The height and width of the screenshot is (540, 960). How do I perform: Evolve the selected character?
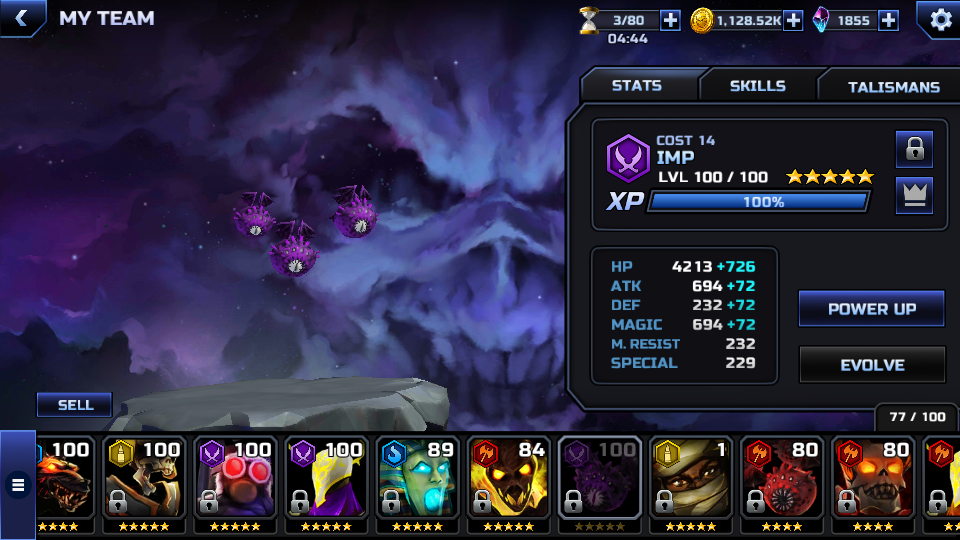[871, 365]
